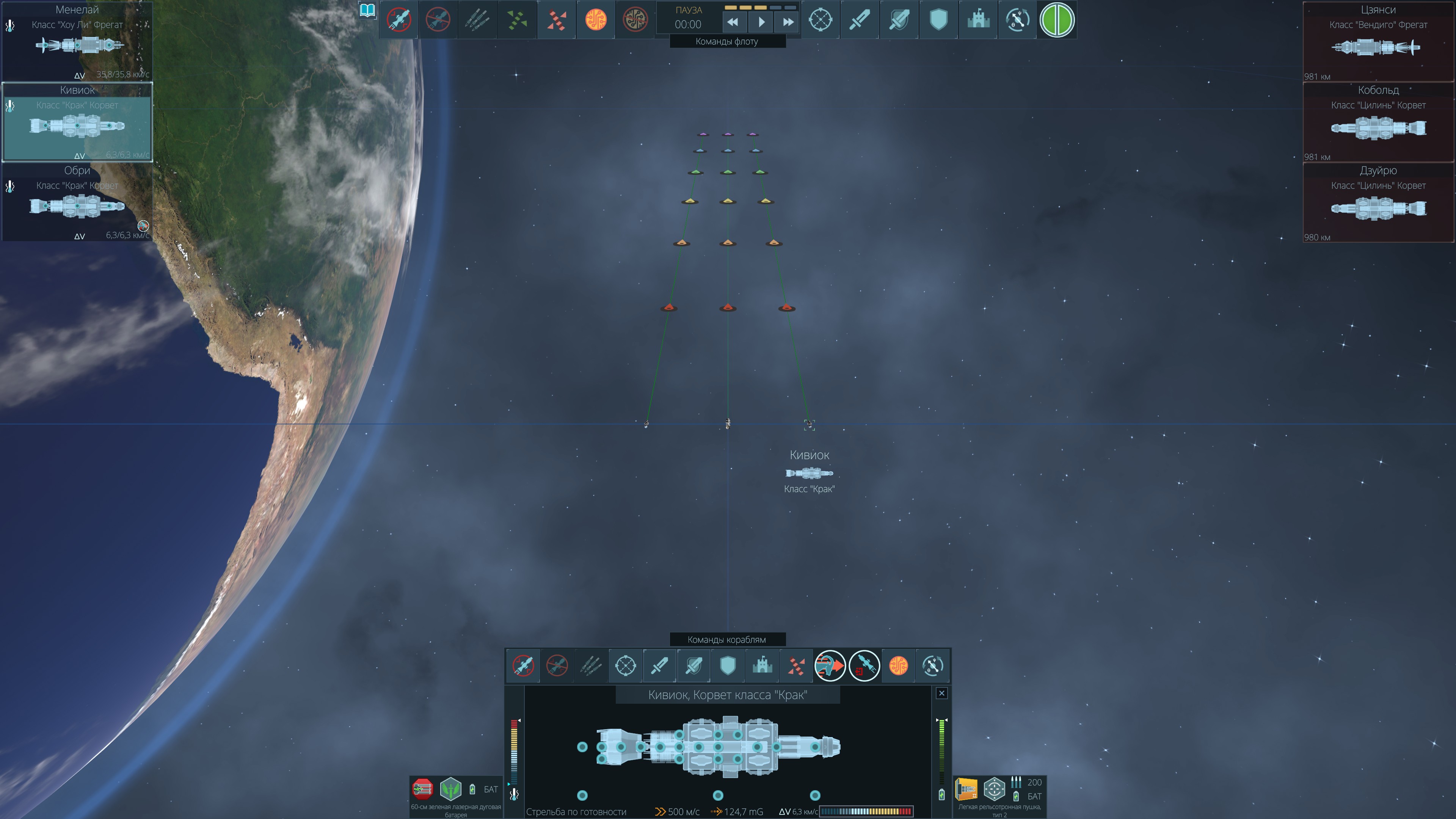
Task: Toggle the green split-circle fleet button
Action: pos(1056,20)
